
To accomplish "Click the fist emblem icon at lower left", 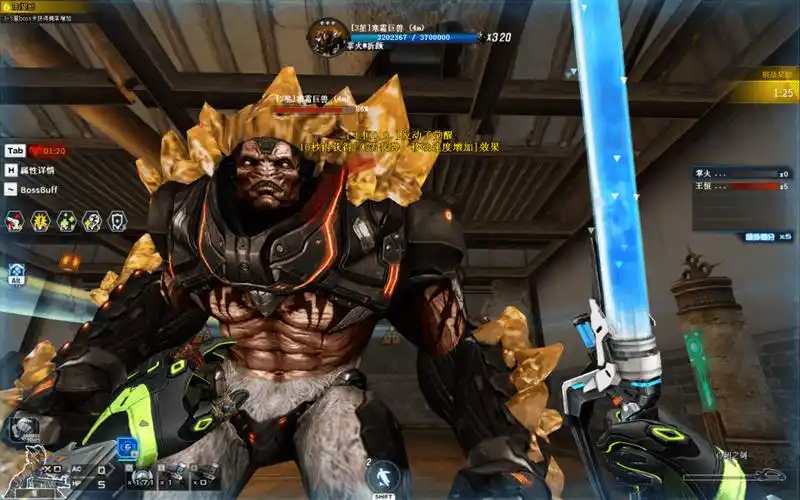I will [x=23, y=430].
